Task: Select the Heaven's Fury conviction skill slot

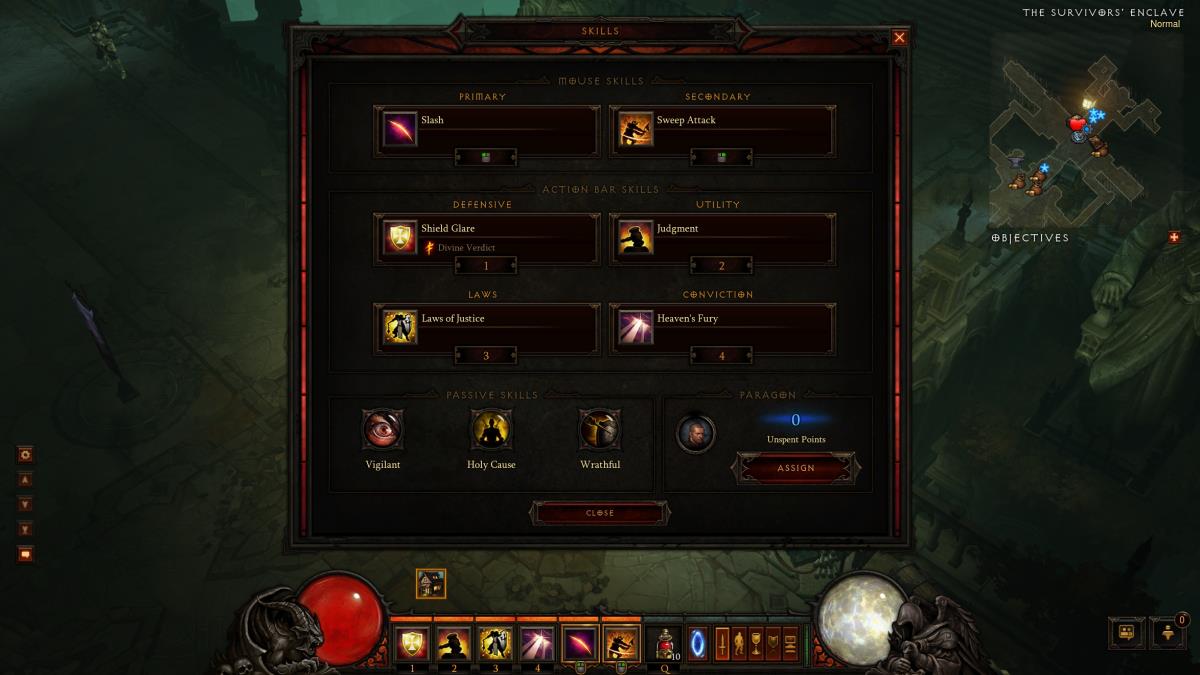Action: pyautogui.click(x=722, y=328)
